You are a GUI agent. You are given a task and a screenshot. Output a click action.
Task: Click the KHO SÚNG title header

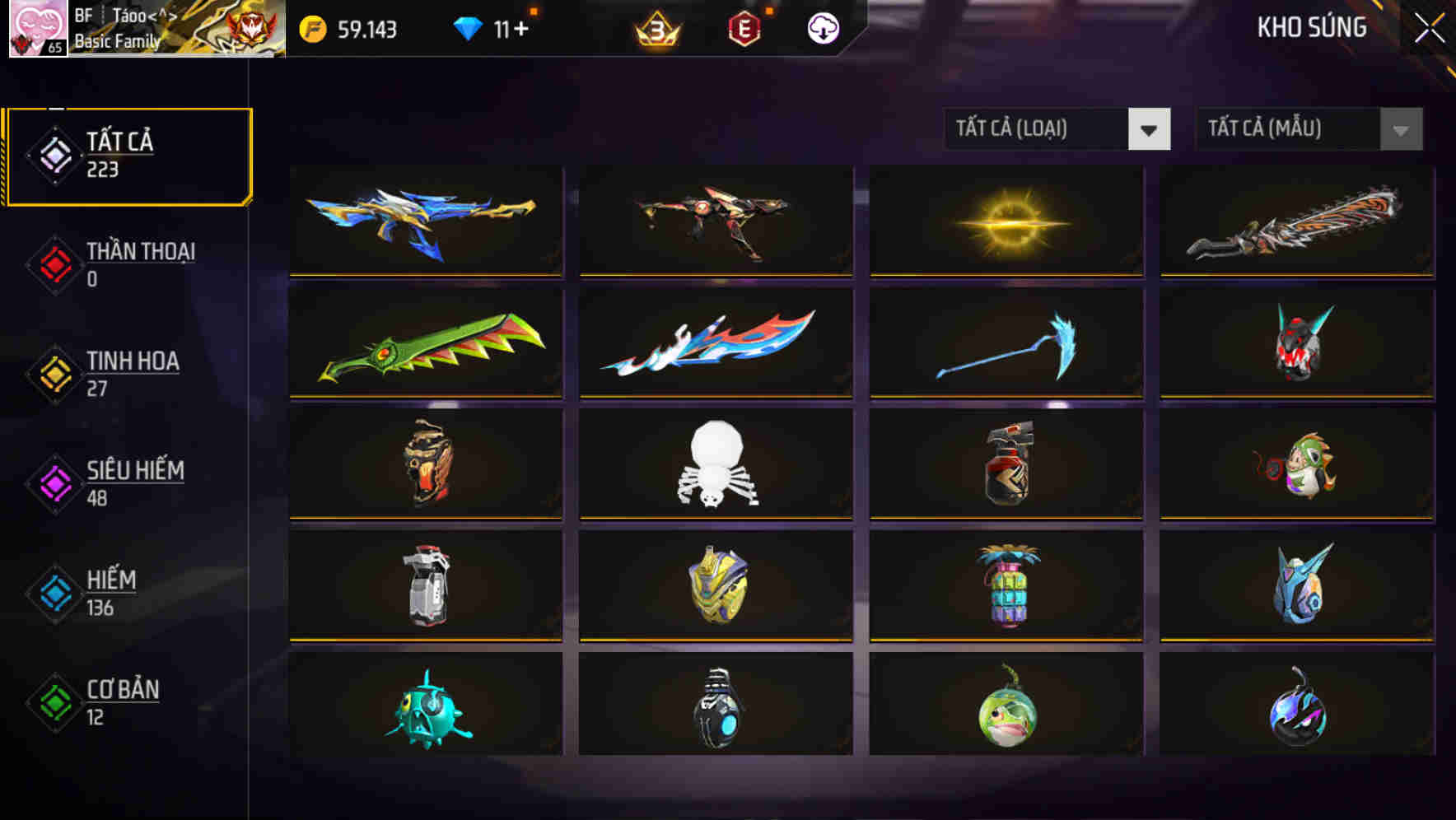point(1313,27)
